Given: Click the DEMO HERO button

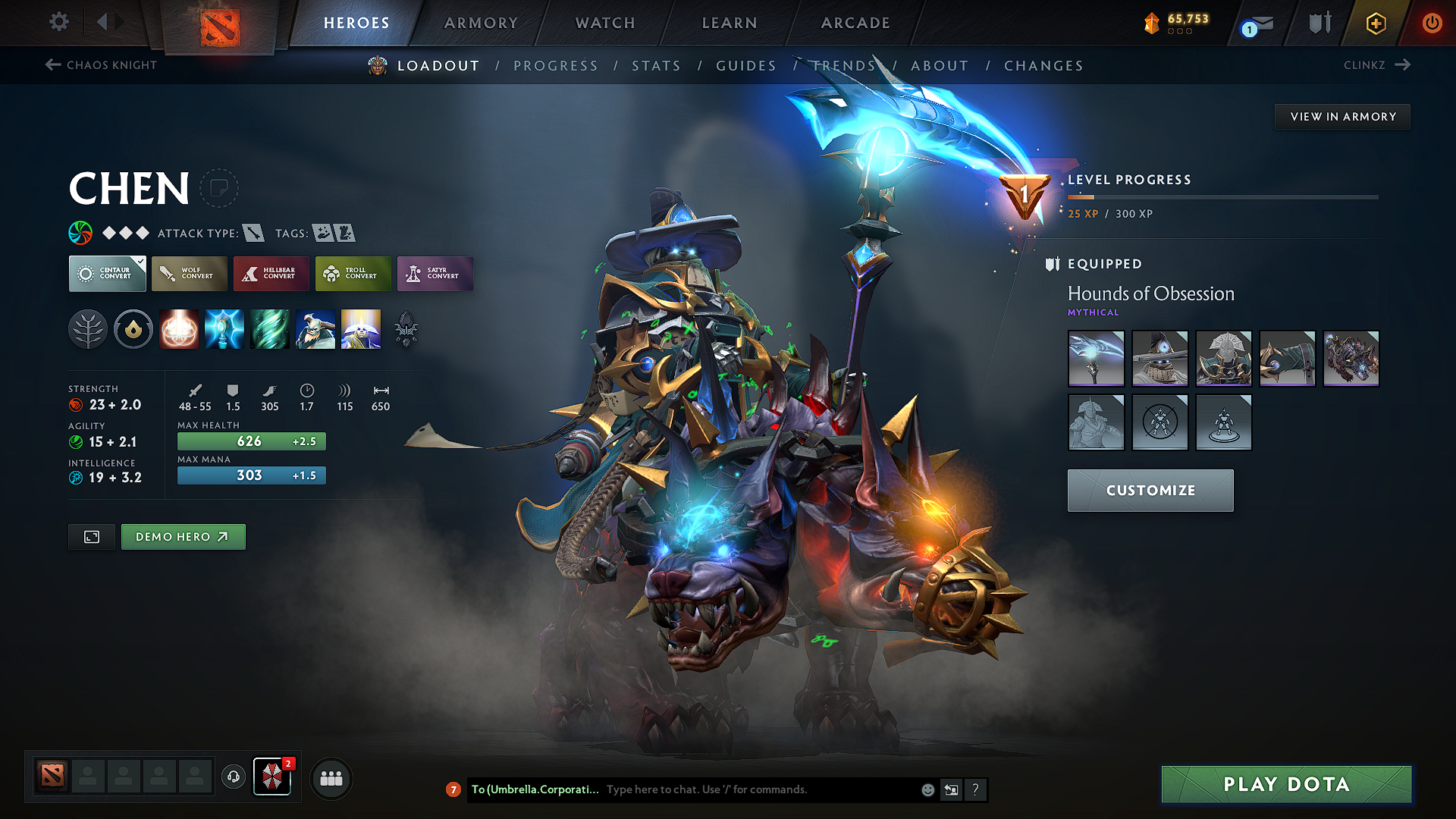Looking at the screenshot, I should pyautogui.click(x=183, y=536).
